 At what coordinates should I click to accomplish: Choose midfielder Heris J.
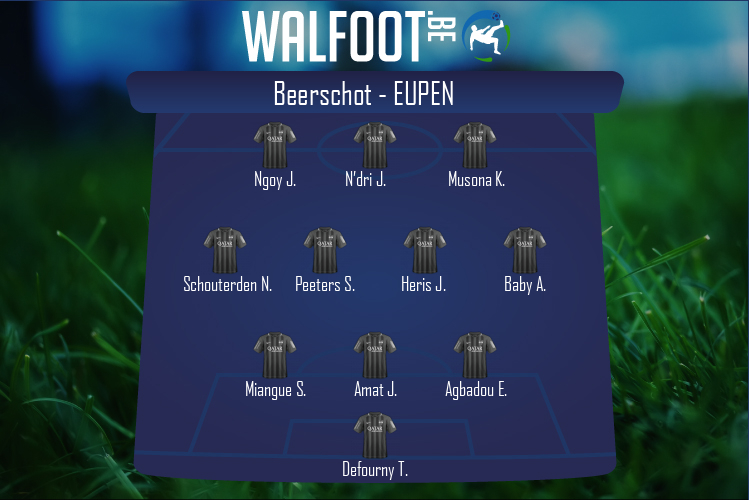(424, 251)
